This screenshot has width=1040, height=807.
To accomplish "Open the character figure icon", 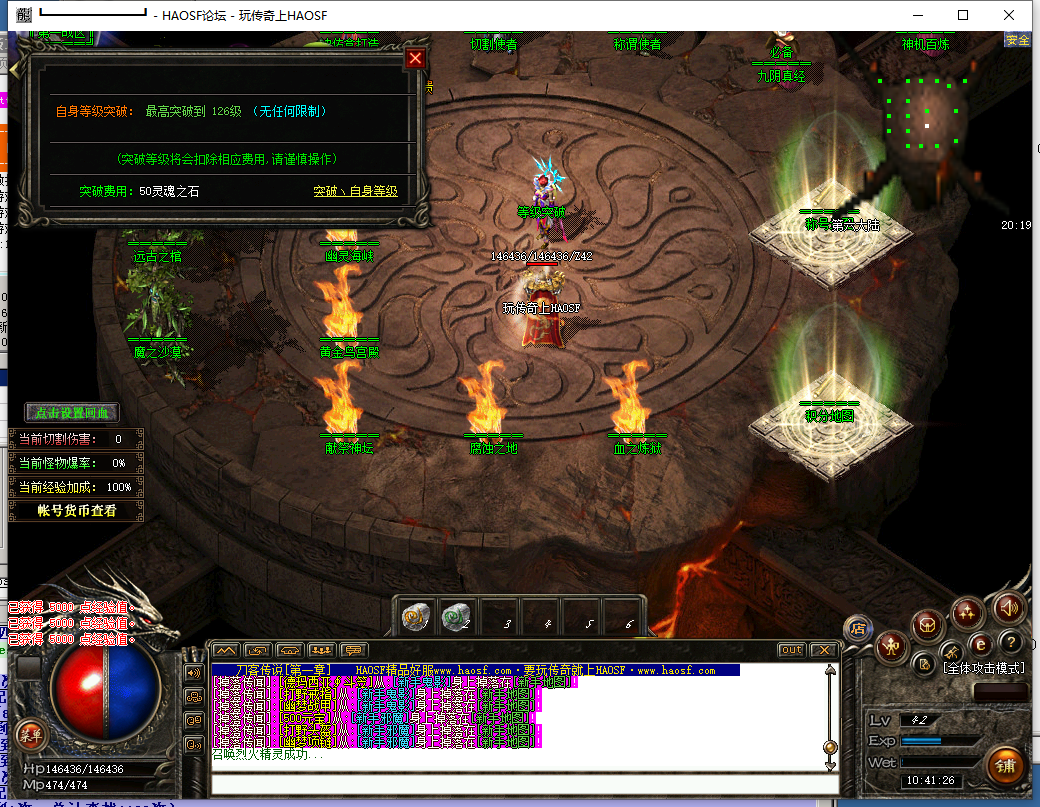I will pos(889,648).
